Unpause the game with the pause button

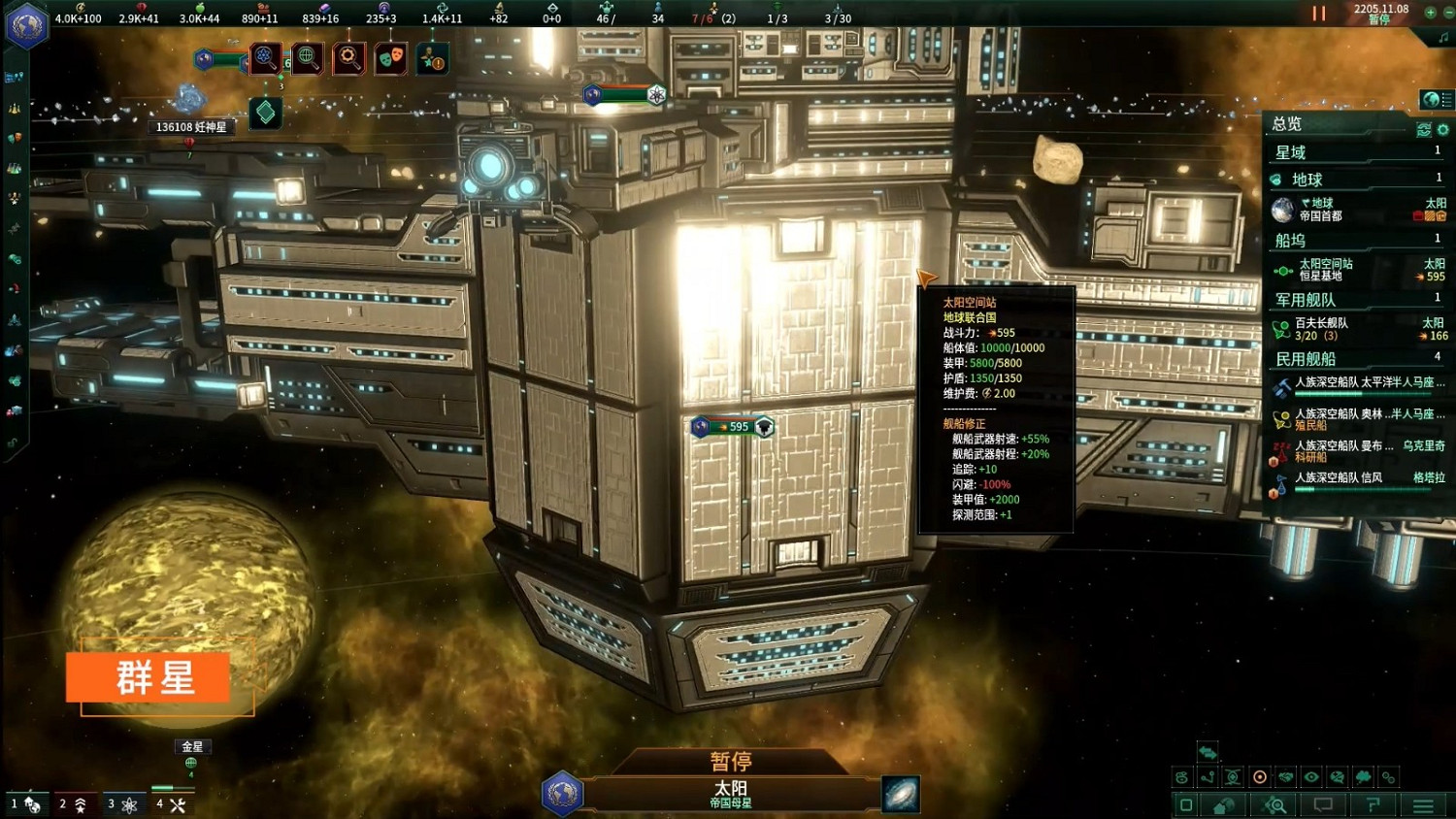[1318, 14]
